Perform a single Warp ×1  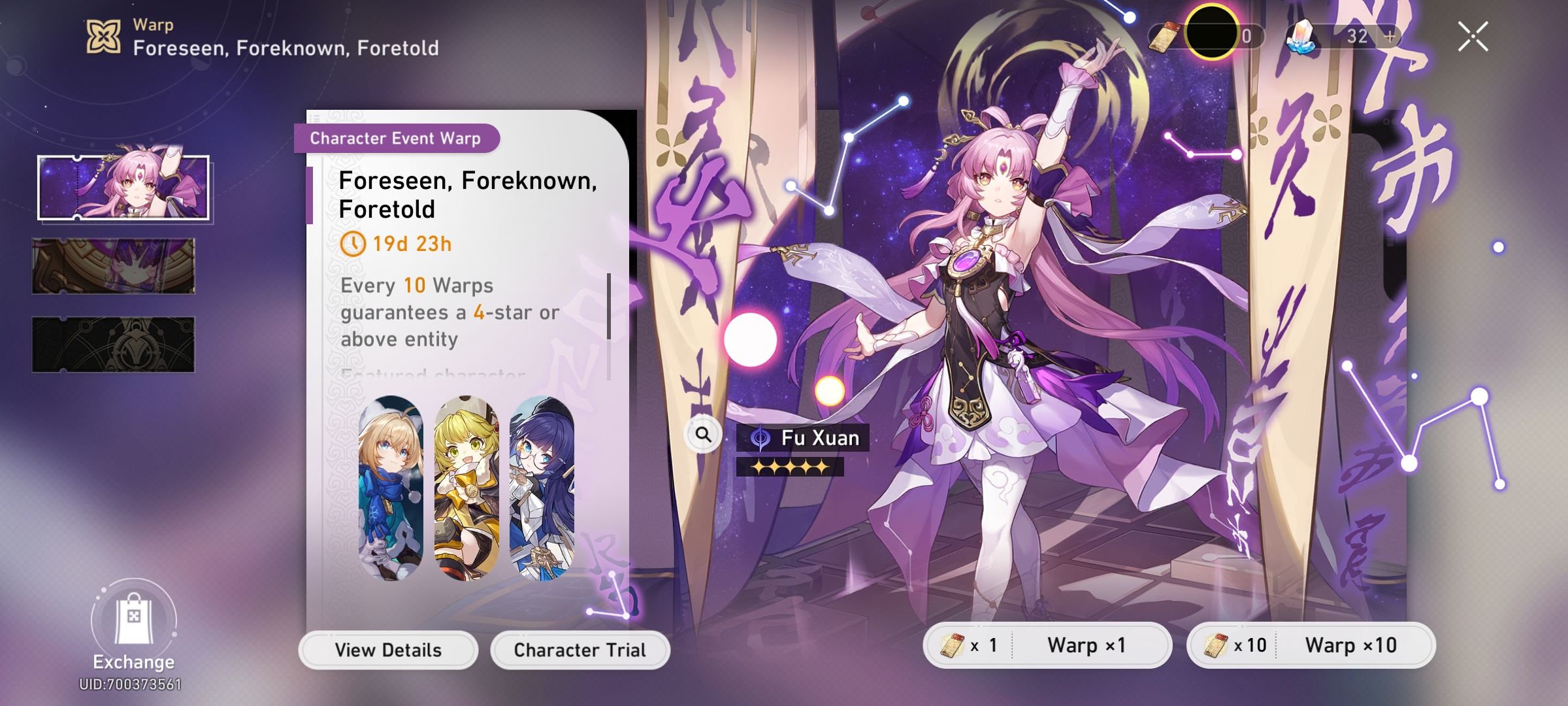pyautogui.click(x=1085, y=645)
